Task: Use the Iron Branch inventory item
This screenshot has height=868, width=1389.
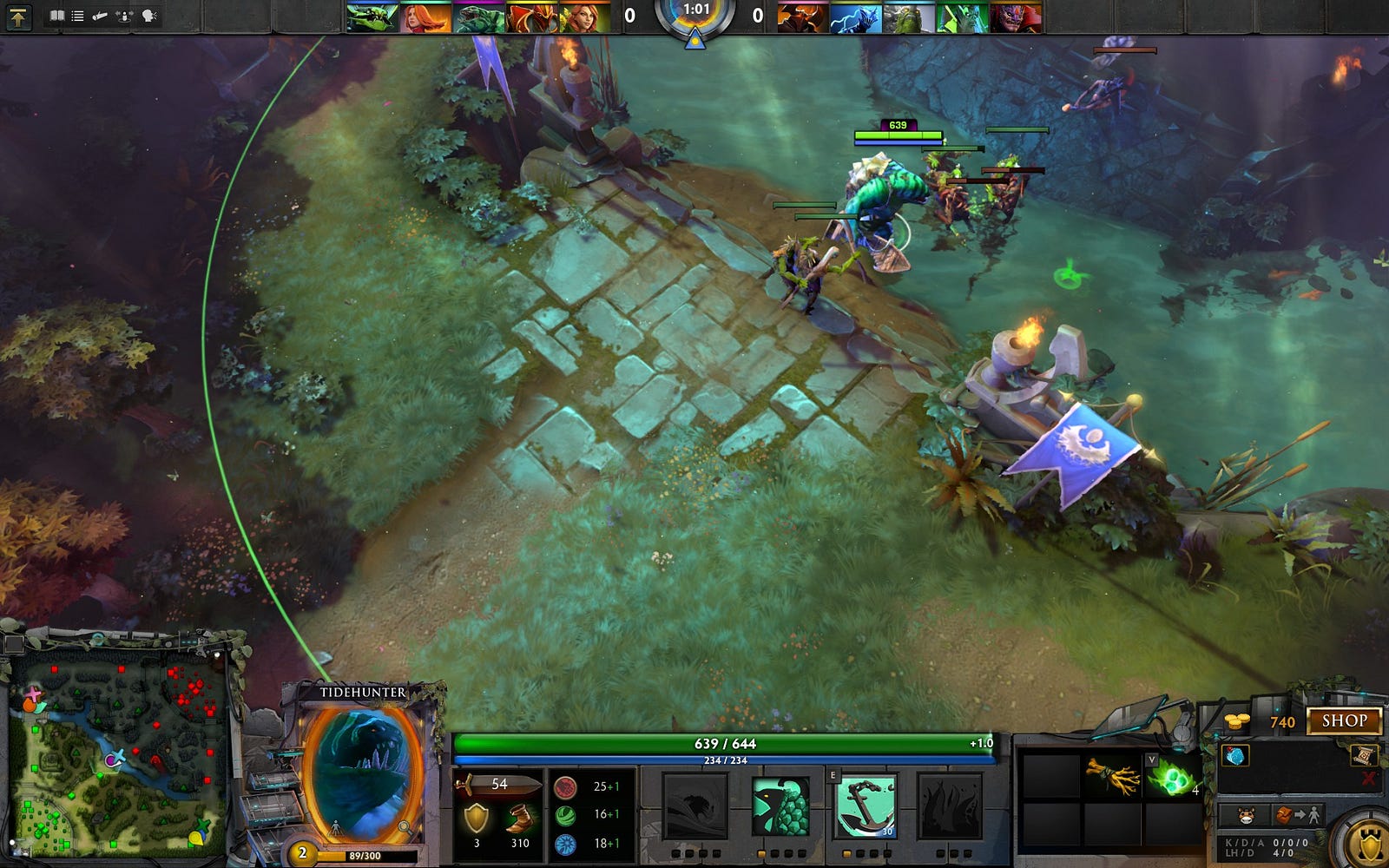Action: [x=1113, y=775]
